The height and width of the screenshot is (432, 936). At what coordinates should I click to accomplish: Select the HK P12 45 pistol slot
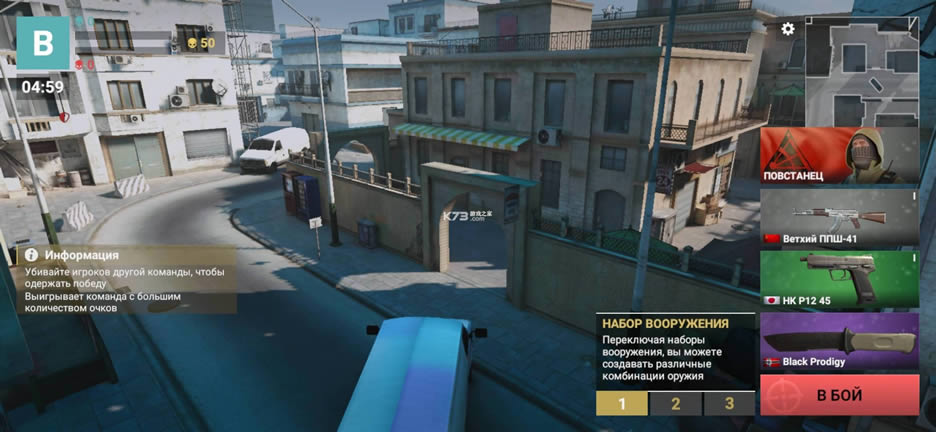click(x=839, y=279)
